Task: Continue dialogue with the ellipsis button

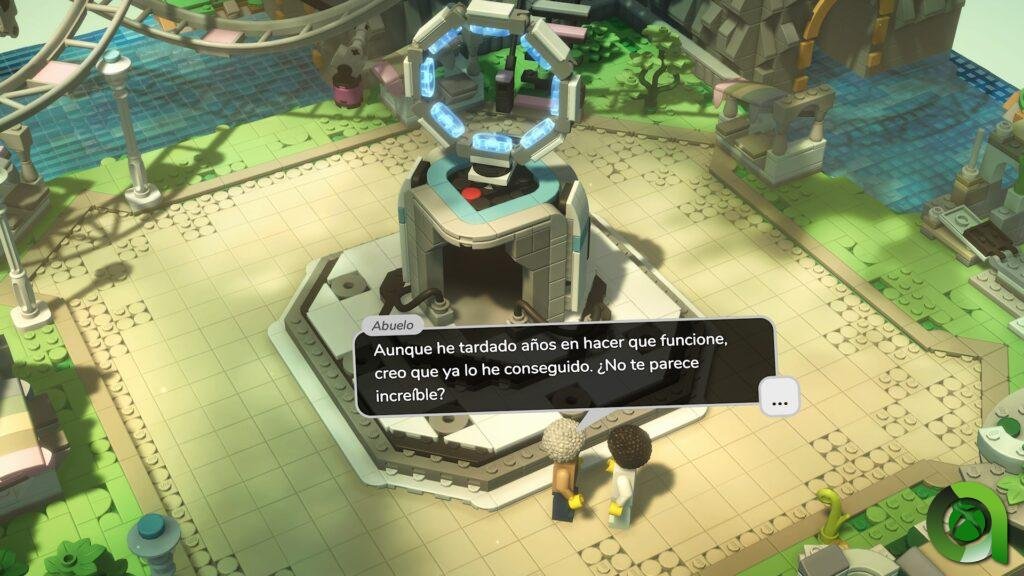Action: point(780,396)
